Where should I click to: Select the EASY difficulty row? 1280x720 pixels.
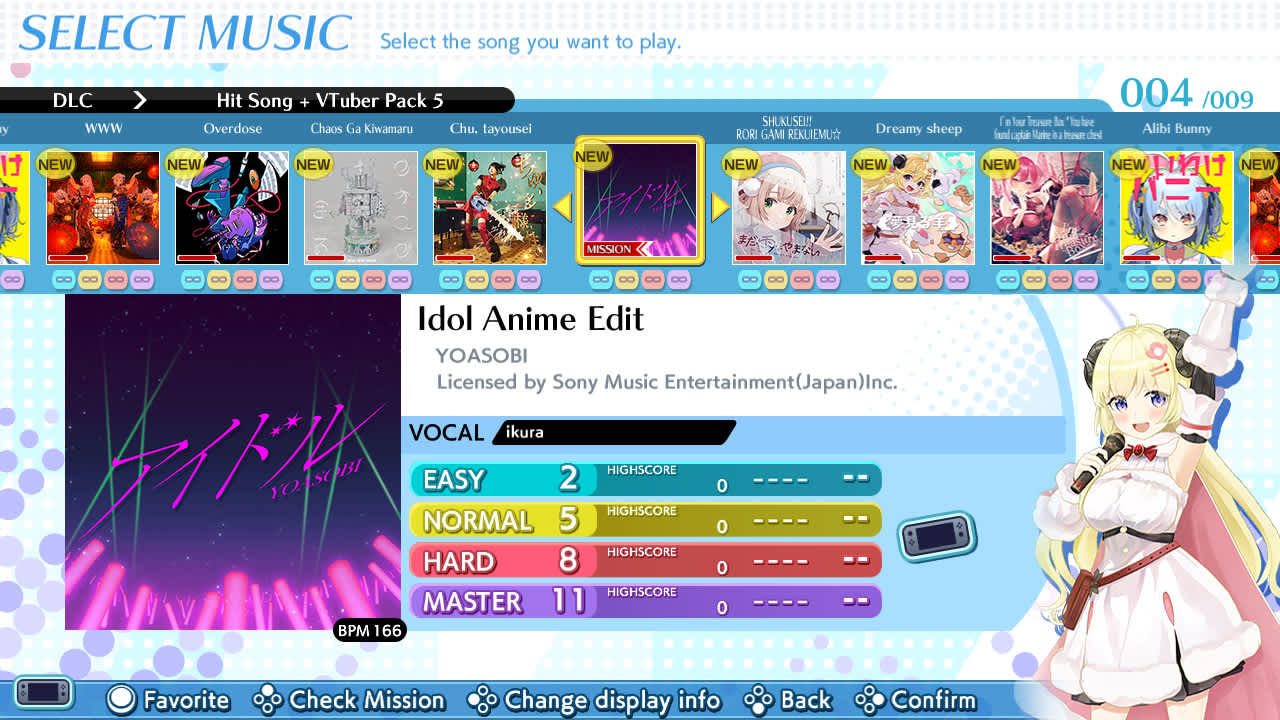point(645,480)
